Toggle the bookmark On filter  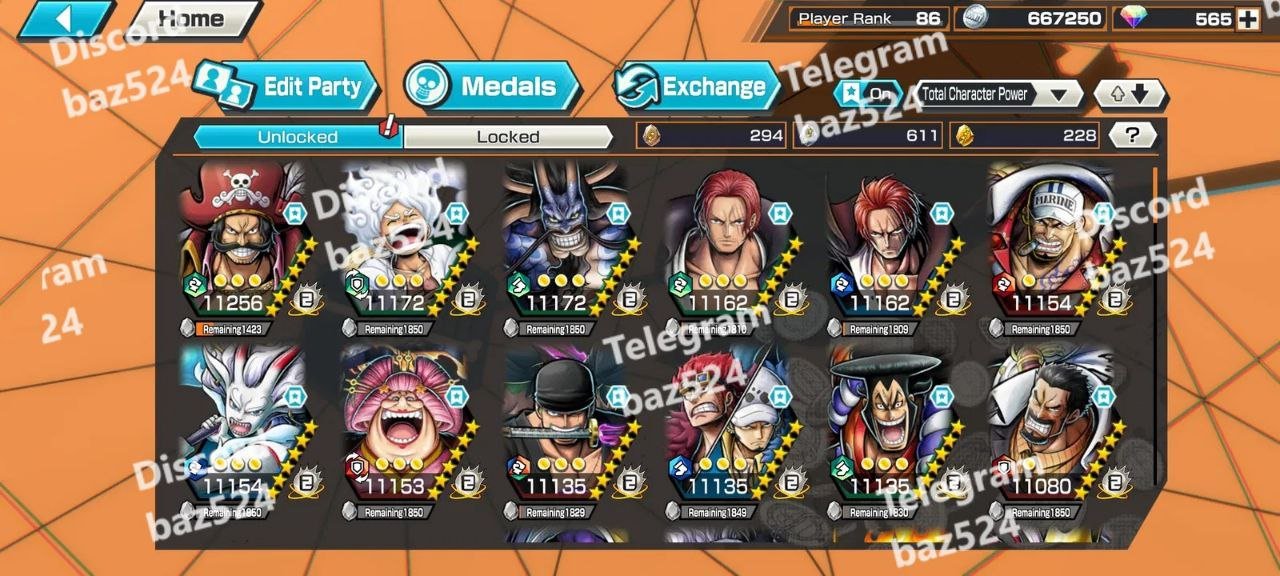[x=865, y=94]
